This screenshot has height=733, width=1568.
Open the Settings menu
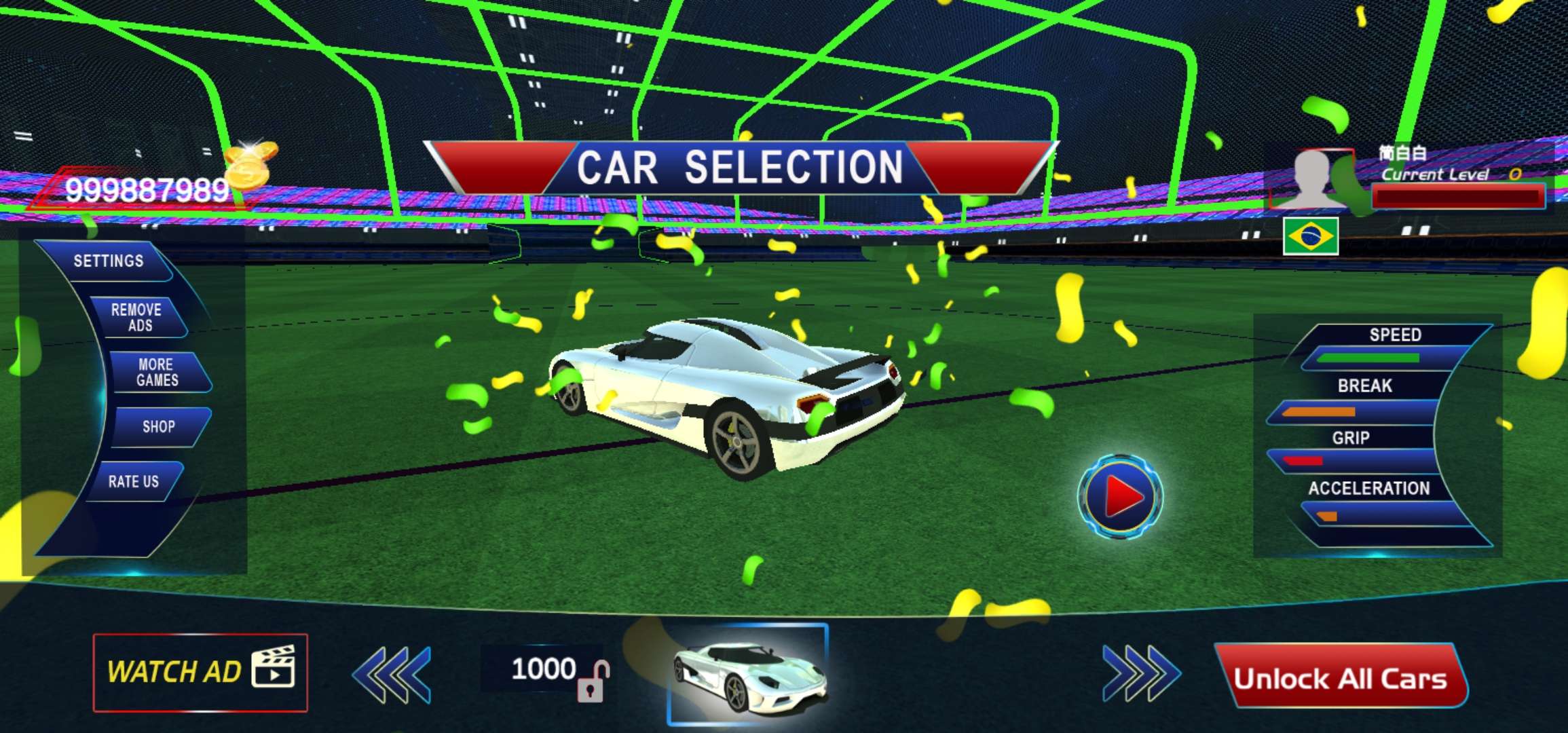(109, 261)
